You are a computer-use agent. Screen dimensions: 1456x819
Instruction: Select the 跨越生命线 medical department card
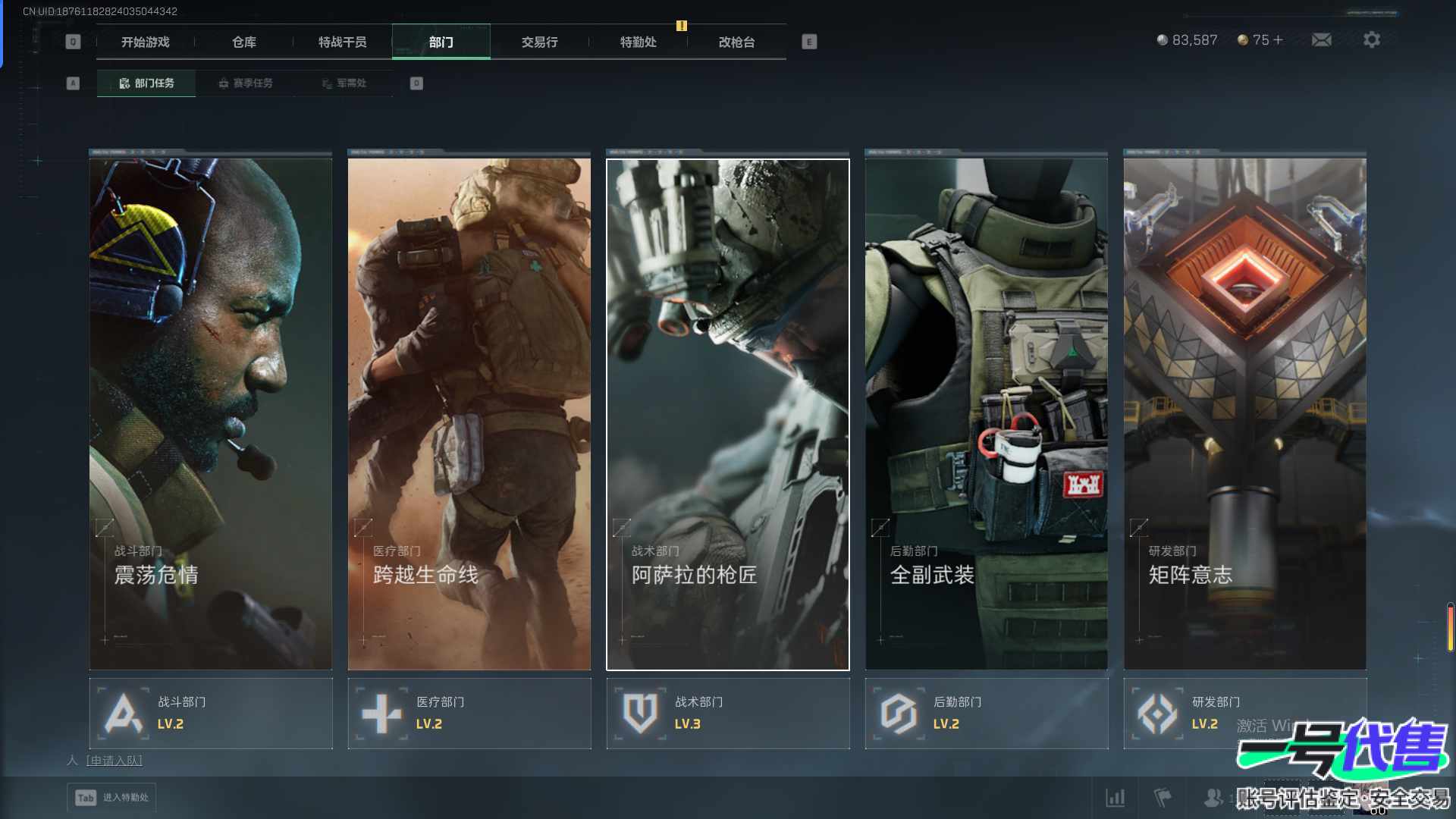(x=469, y=413)
